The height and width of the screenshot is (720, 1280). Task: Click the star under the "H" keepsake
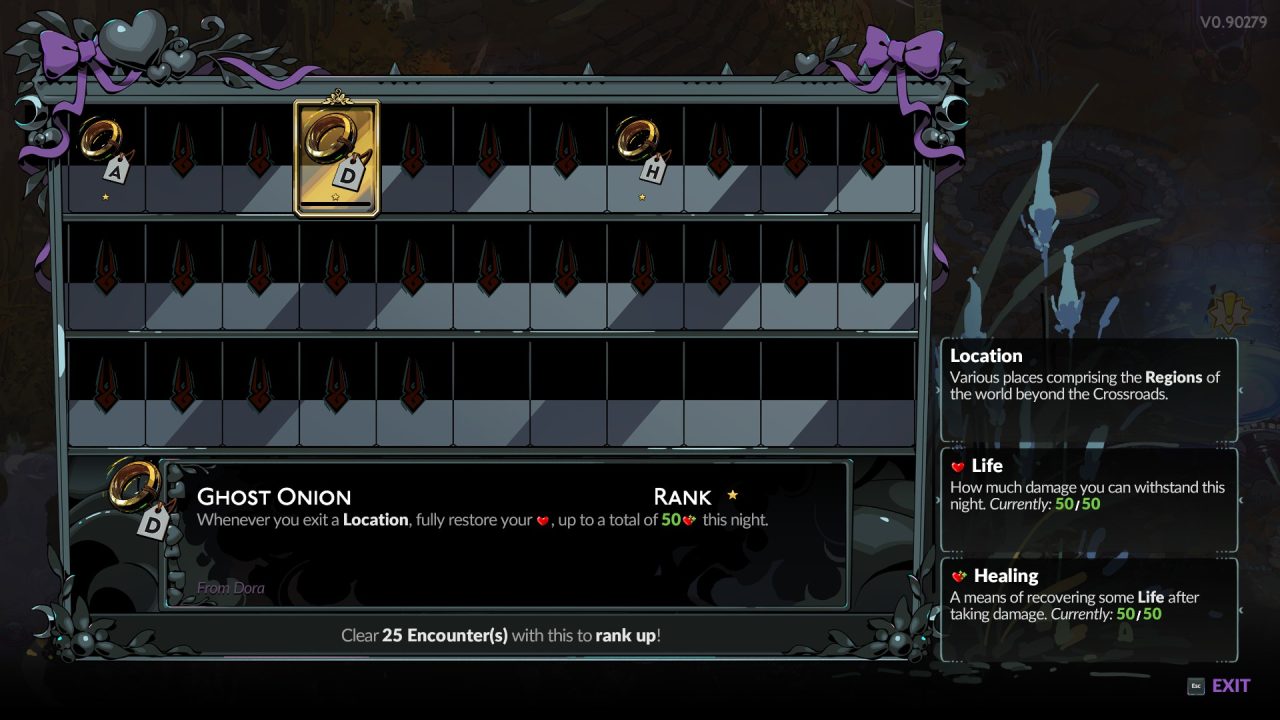[641, 196]
